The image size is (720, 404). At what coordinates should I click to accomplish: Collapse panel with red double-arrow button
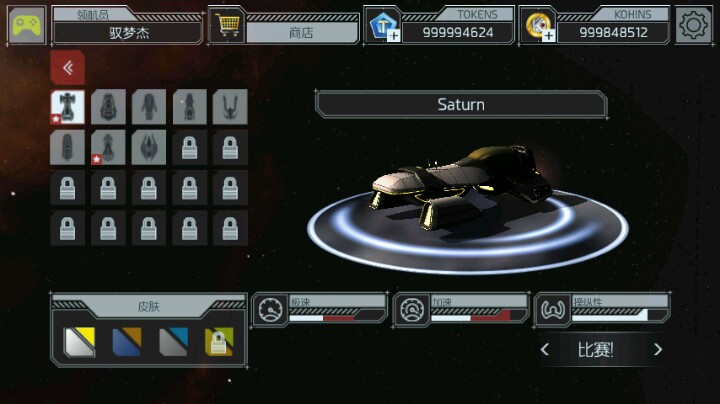pos(68,68)
